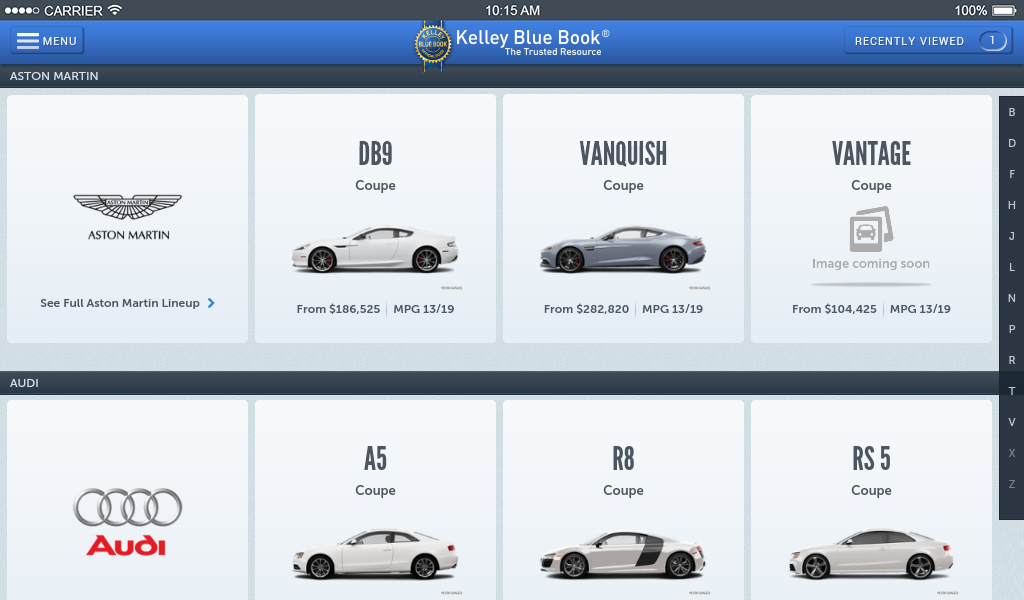Choose the Audi R8 Coupe card
1024x600 pixels.
[623, 500]
